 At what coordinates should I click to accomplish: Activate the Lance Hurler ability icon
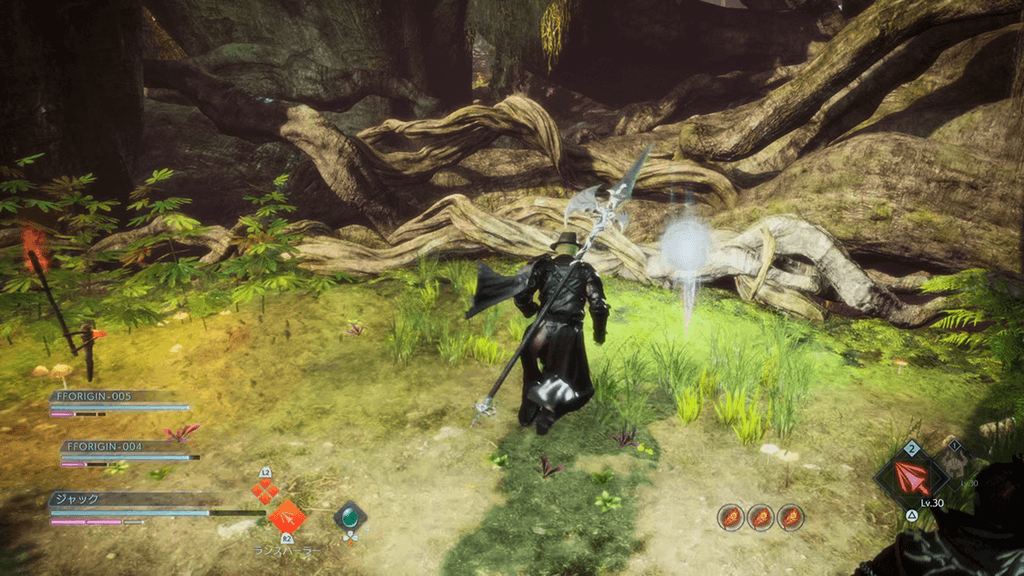(x=287, y=517)
